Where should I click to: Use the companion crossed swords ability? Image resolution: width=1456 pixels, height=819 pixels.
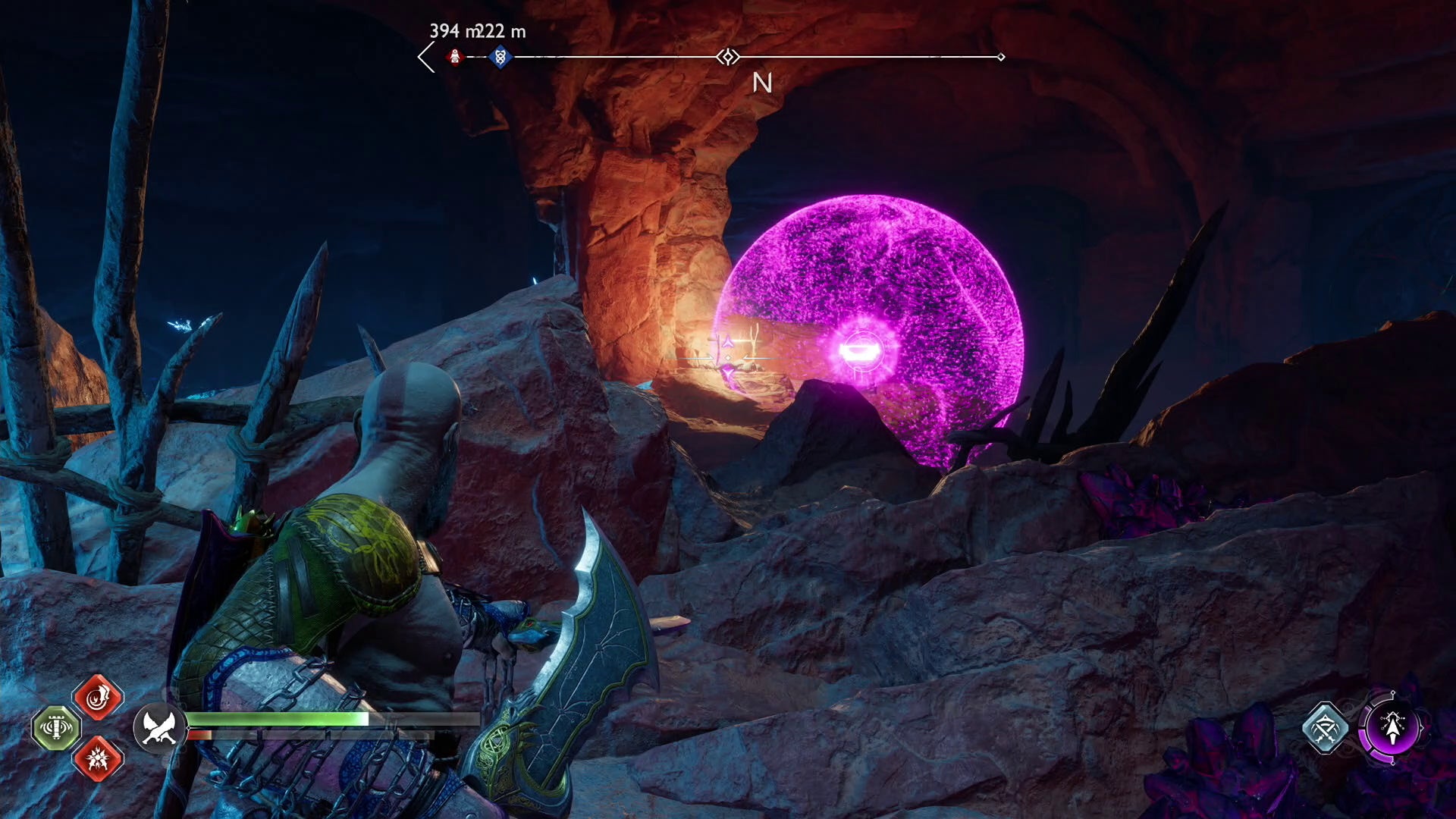click(x=1325, y=728)
